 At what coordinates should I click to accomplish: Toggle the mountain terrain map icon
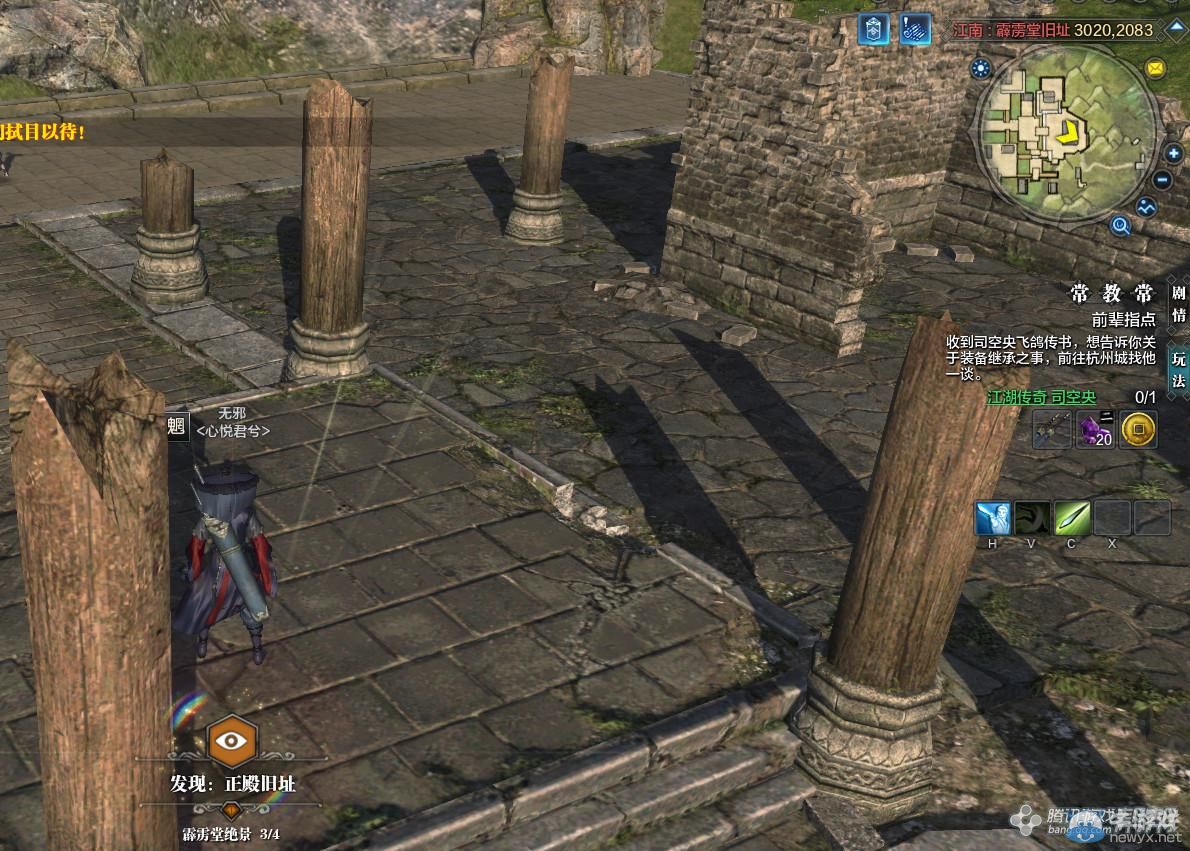coord(1146,207)
